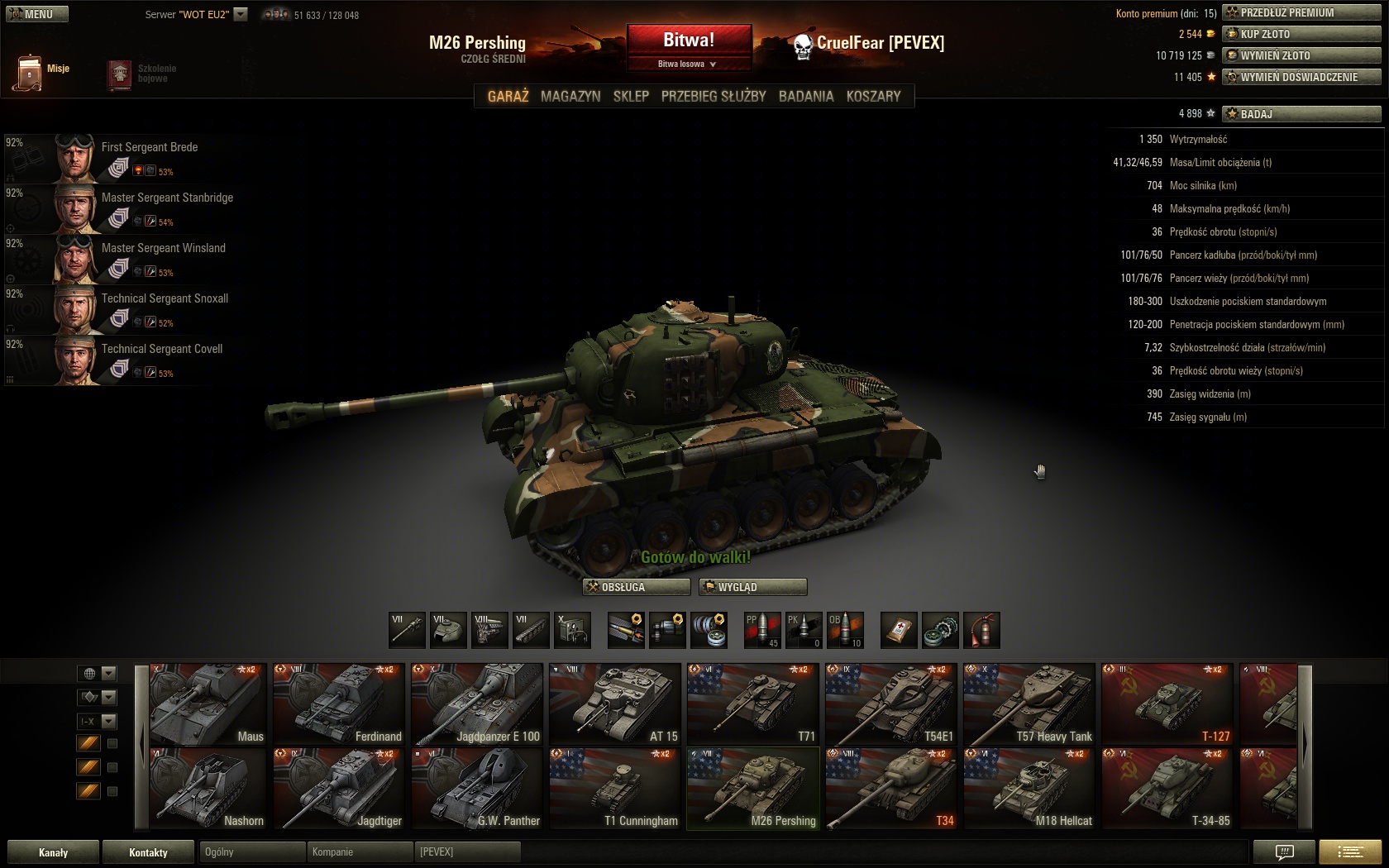Show the PRZEBIEG SŁUŻBY tab

(714, 96)
